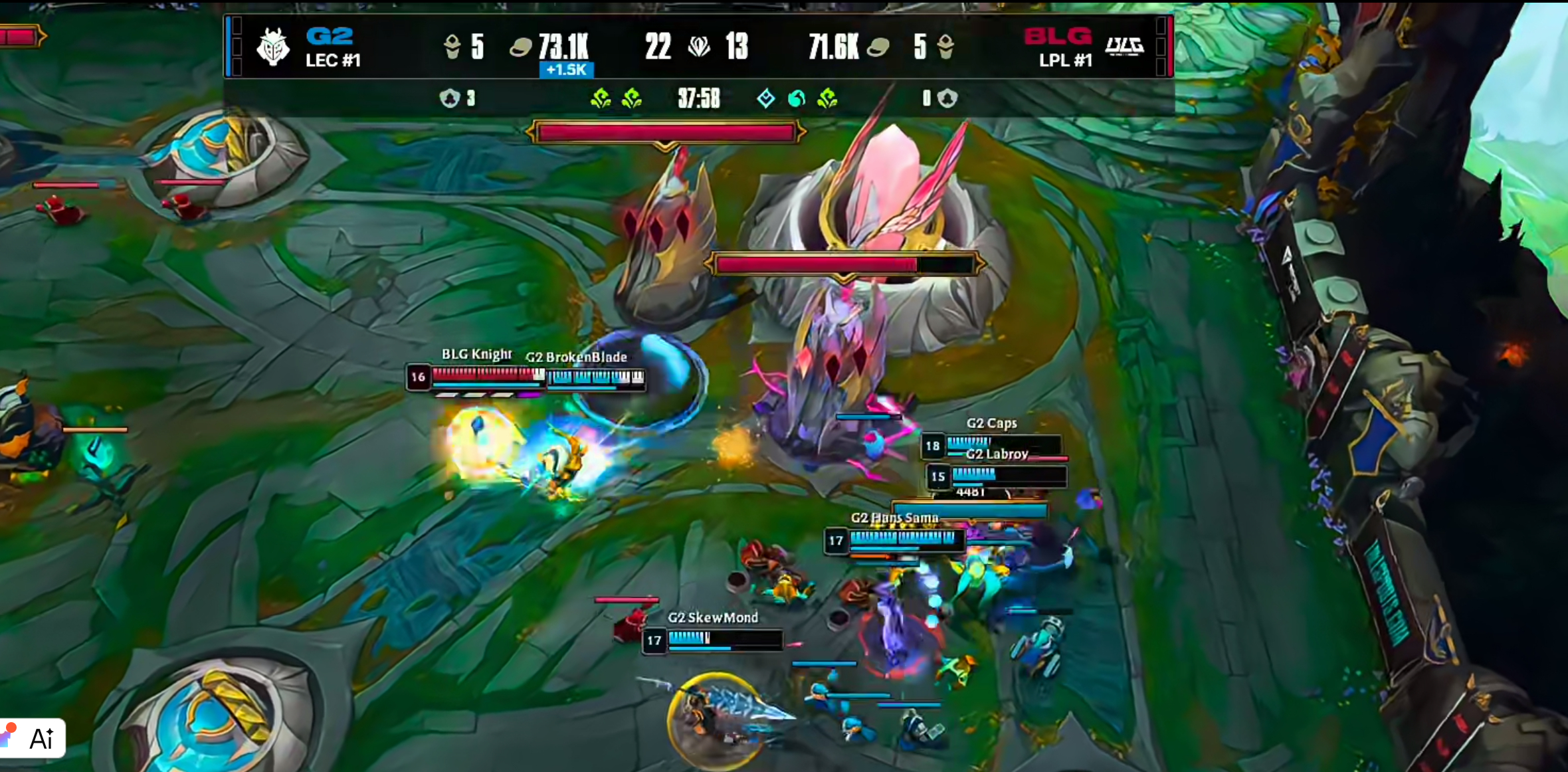Click the G2 team logo
Image resolution: width=1568 pixels, height=772 pixels.
[x=274, y=47]
